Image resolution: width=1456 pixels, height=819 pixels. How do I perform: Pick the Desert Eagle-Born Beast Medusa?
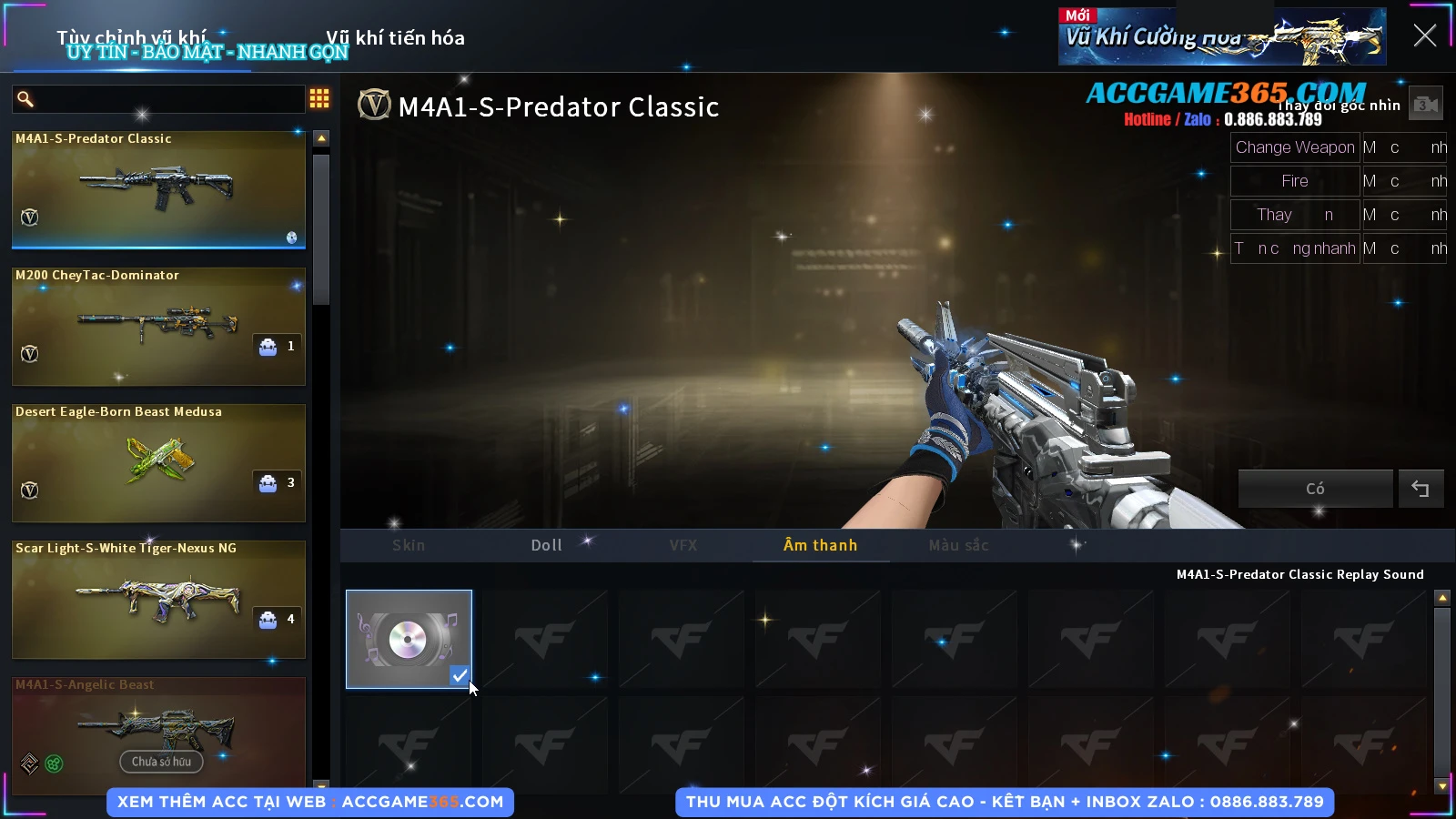point(158,462)
